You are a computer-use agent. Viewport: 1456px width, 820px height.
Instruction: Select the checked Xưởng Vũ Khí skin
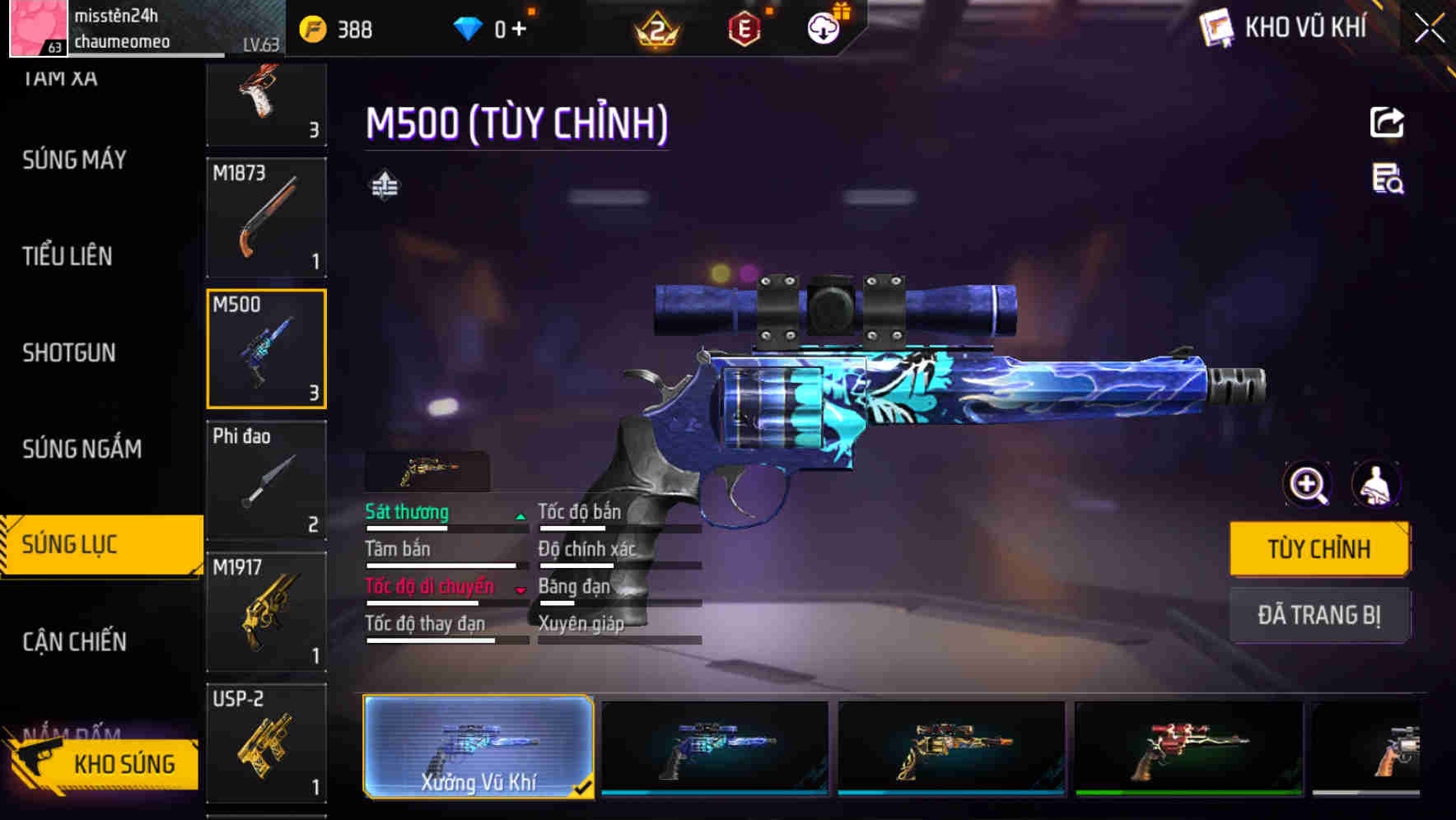(x=479, y=748)
